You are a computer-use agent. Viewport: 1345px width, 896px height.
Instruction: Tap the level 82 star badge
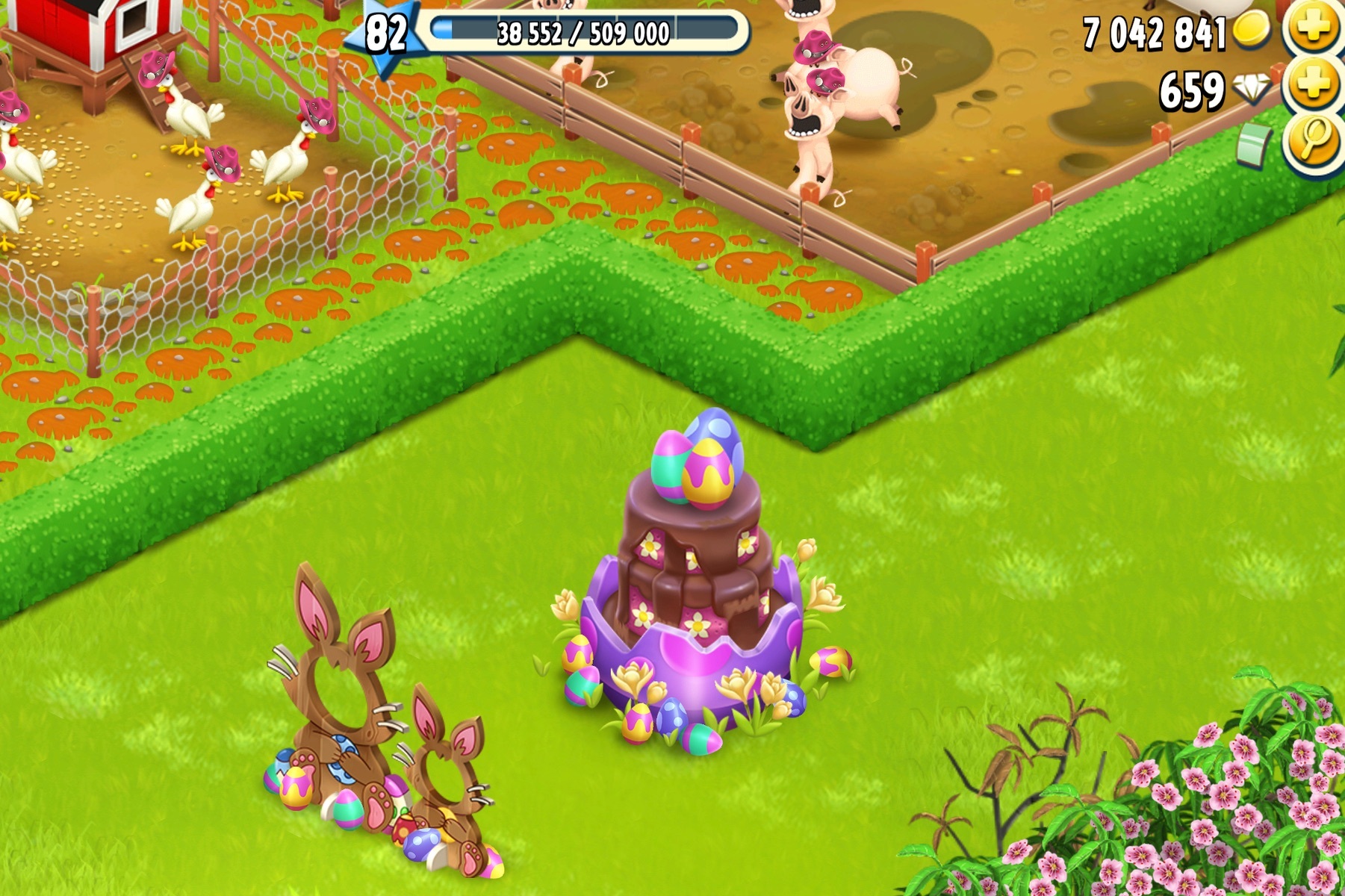coord(385,34)
